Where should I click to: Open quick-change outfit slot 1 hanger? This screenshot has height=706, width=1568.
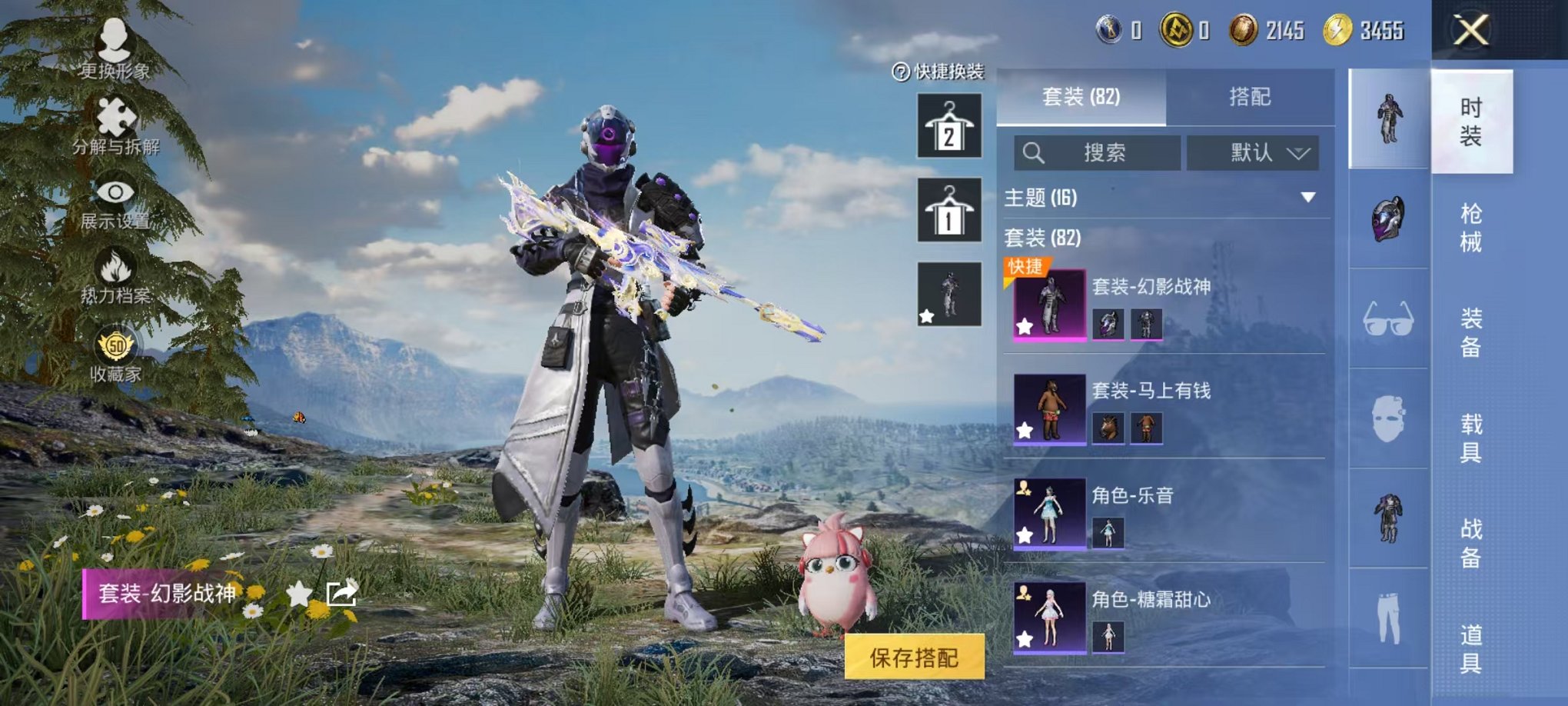[x=951, y=210]
